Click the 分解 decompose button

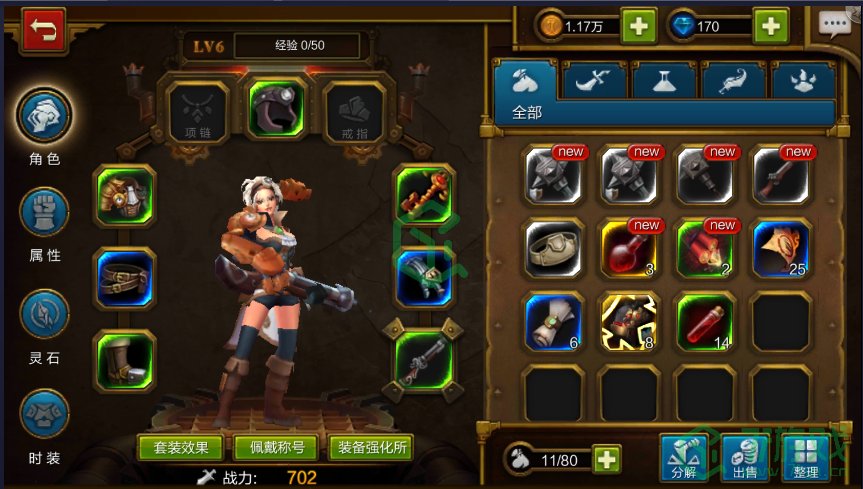point(684,459)
